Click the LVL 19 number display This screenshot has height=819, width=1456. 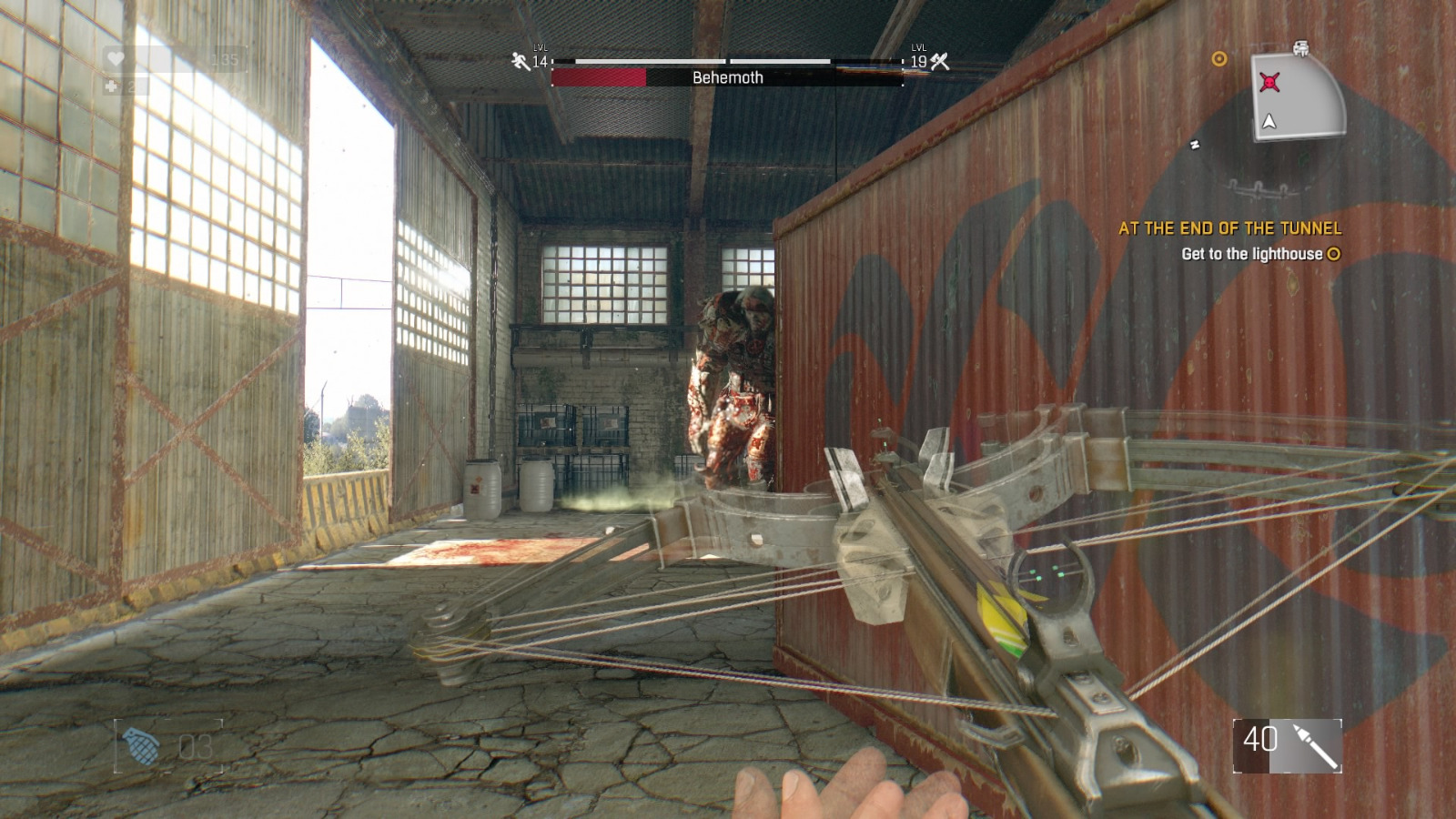pos(919,62)
